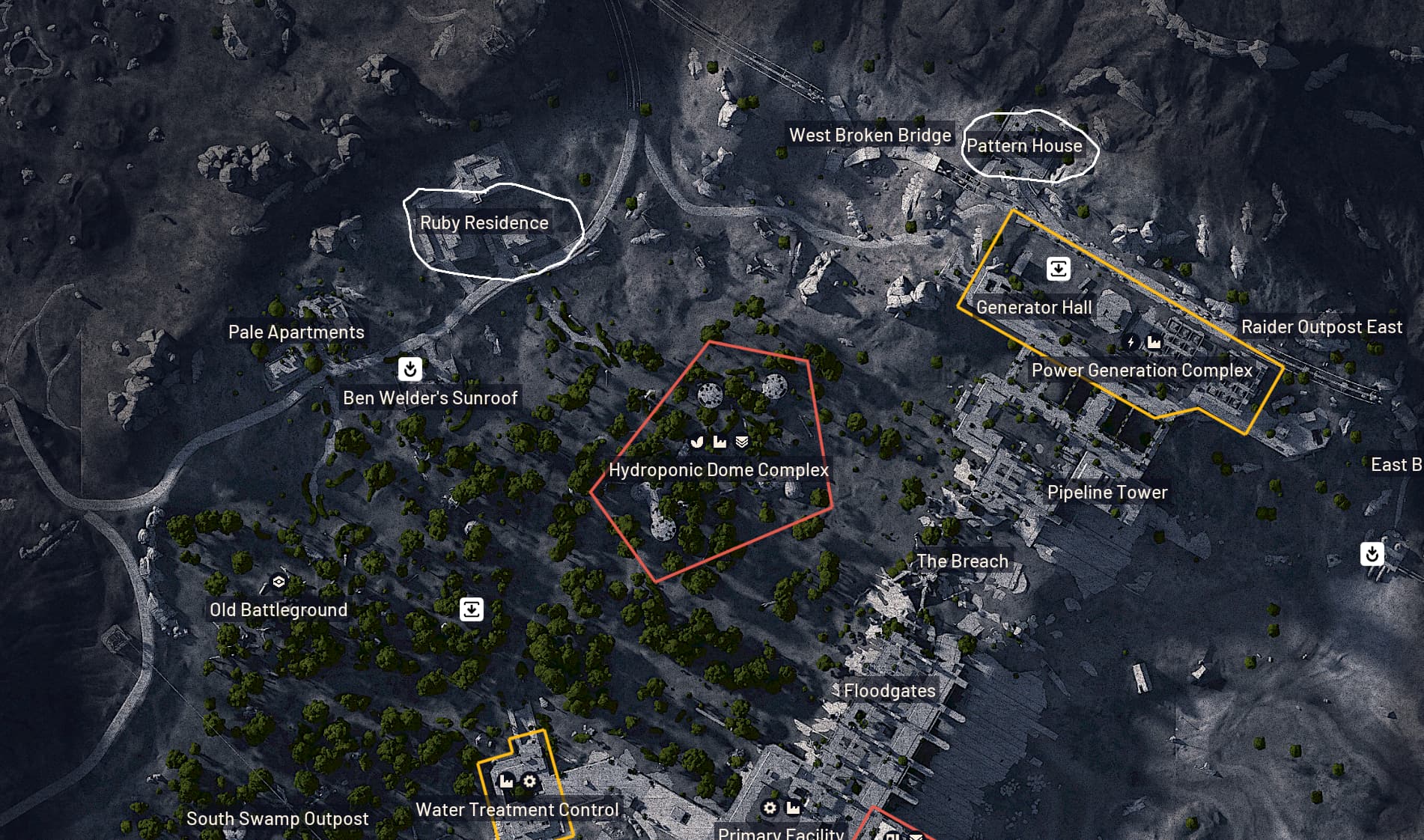Select the South Swamp Outpost label

tap(277, 819)
